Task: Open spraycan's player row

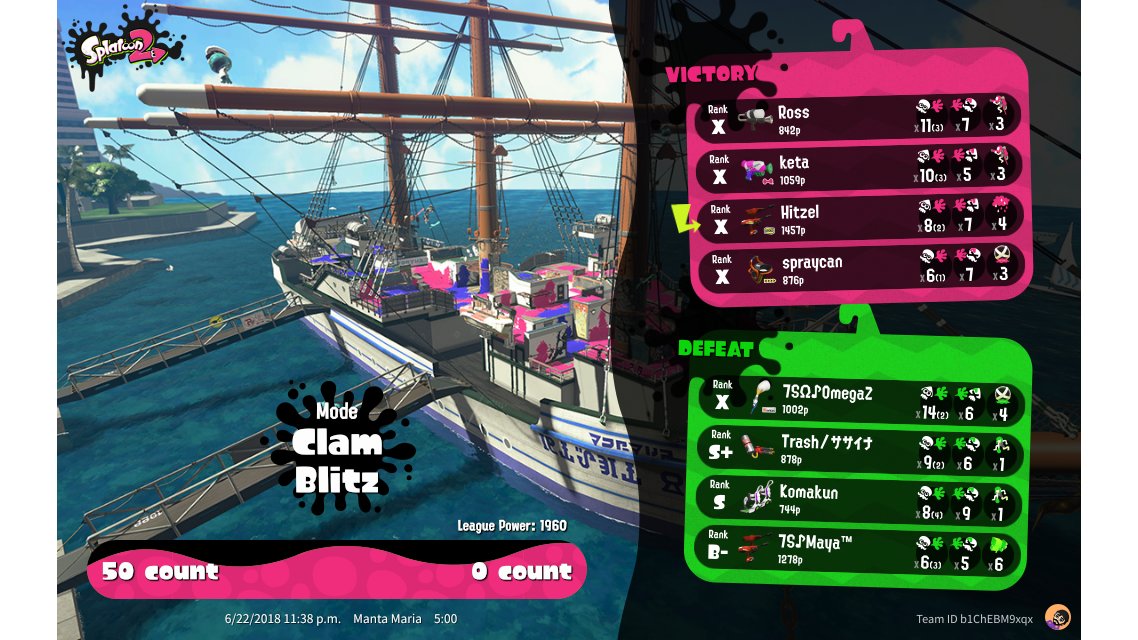Action: coord(858,268)
